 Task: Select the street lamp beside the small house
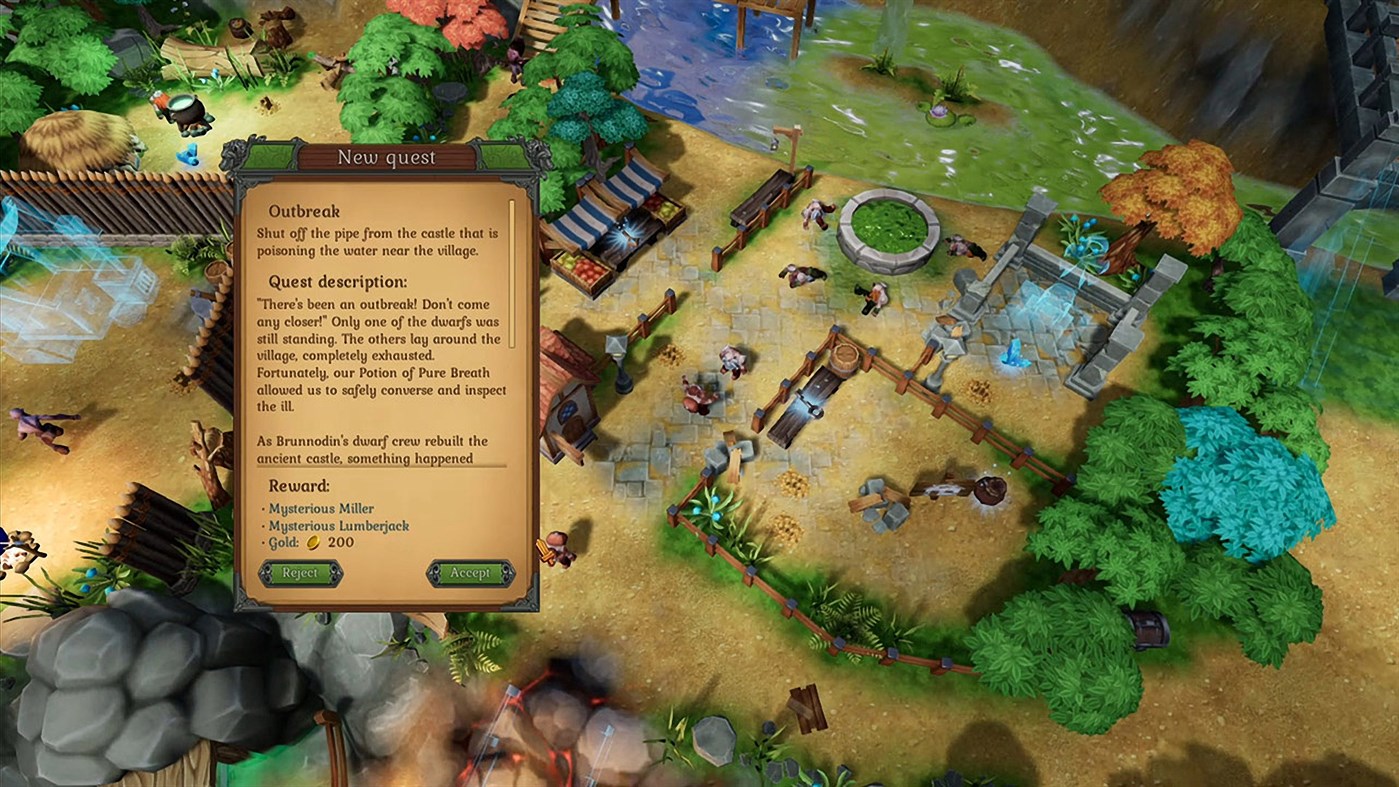(620, 357)
